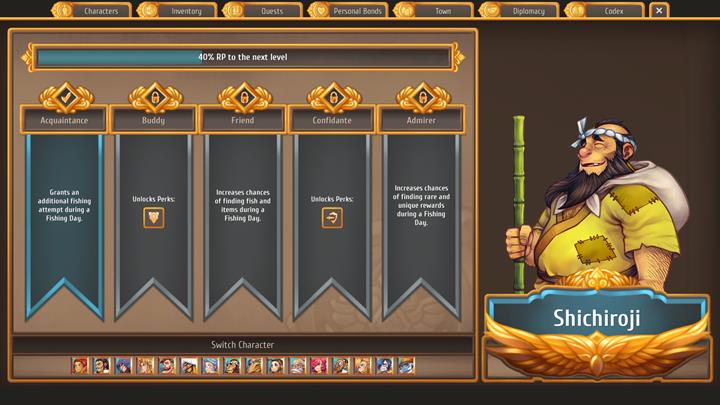Close the menu with the X button
Screen dimensions: 720x405
point(658,11)
